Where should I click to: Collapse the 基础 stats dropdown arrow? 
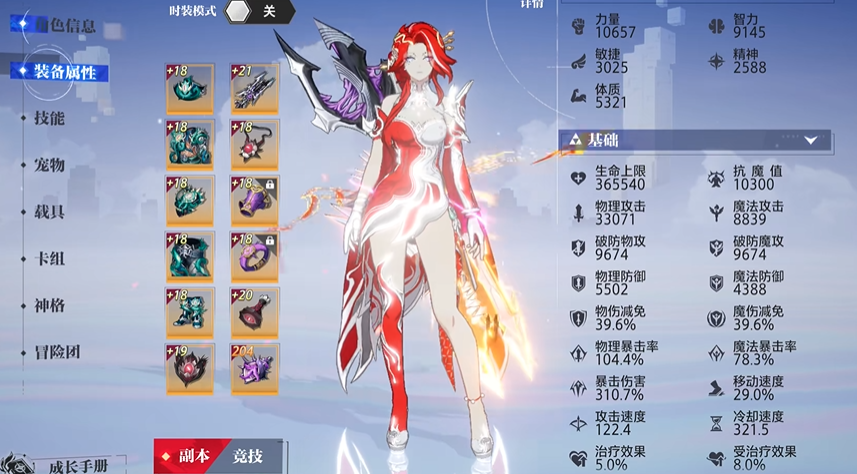[810, 141]
